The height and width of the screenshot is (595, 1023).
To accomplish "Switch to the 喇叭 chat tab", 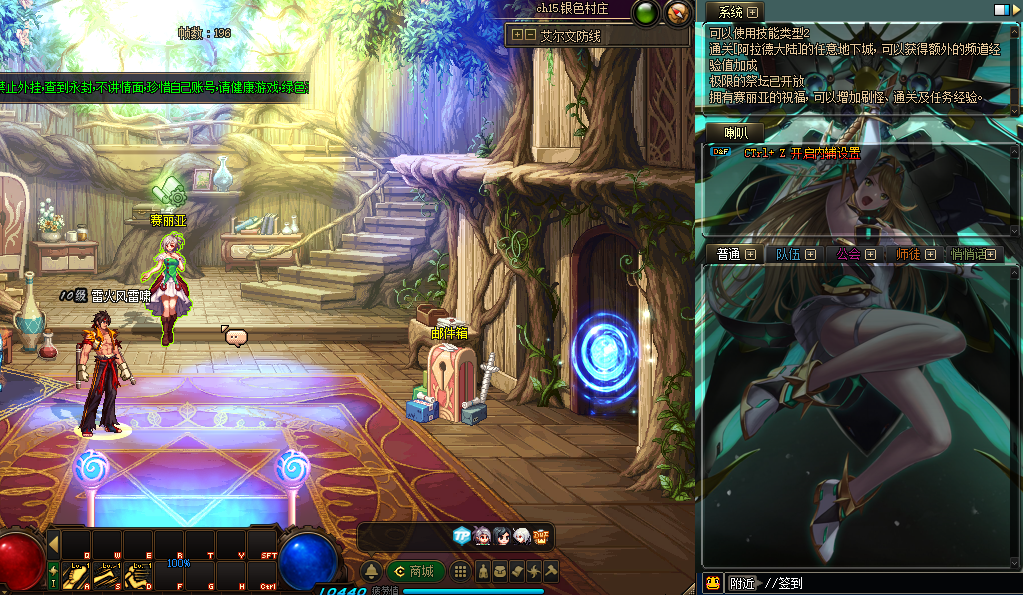I will (735, 133).
